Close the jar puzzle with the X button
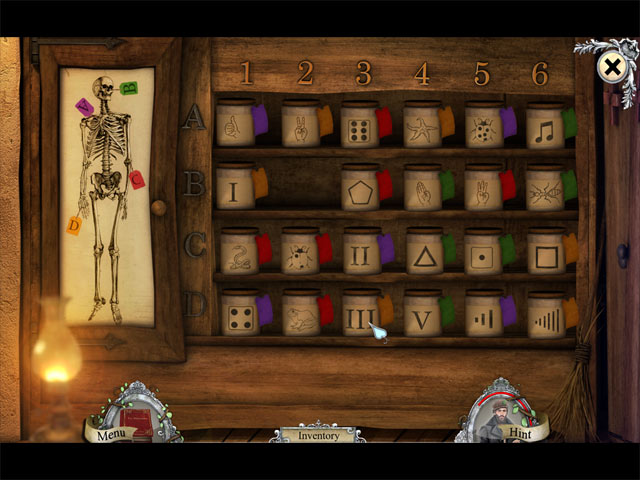Viewport: 640px width, 480px height. pyautogui.click(x=610, y=67)
